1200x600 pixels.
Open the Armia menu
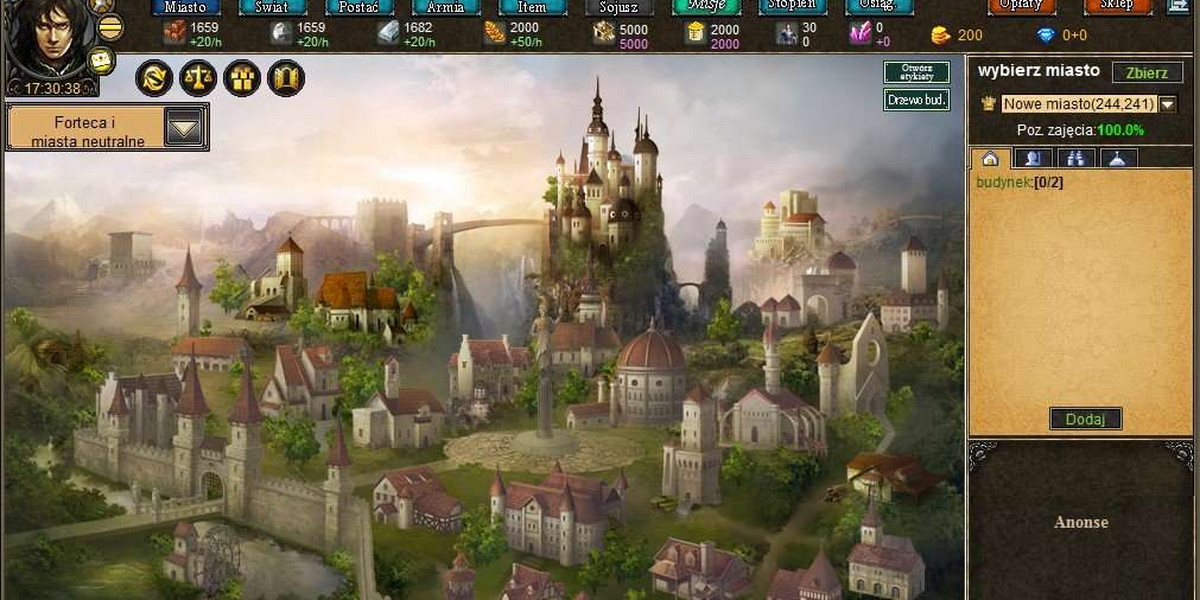coord(445,7)
